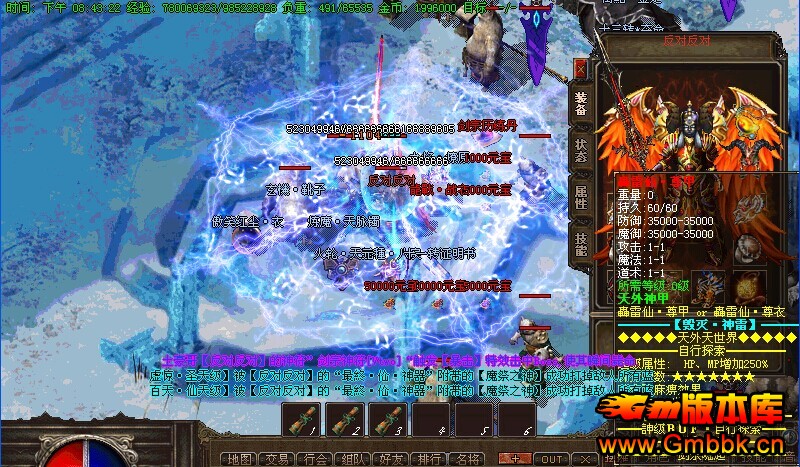Open the 组队 party panel
800x467 pixels.
pyautogui.click(x=353, y=459)
